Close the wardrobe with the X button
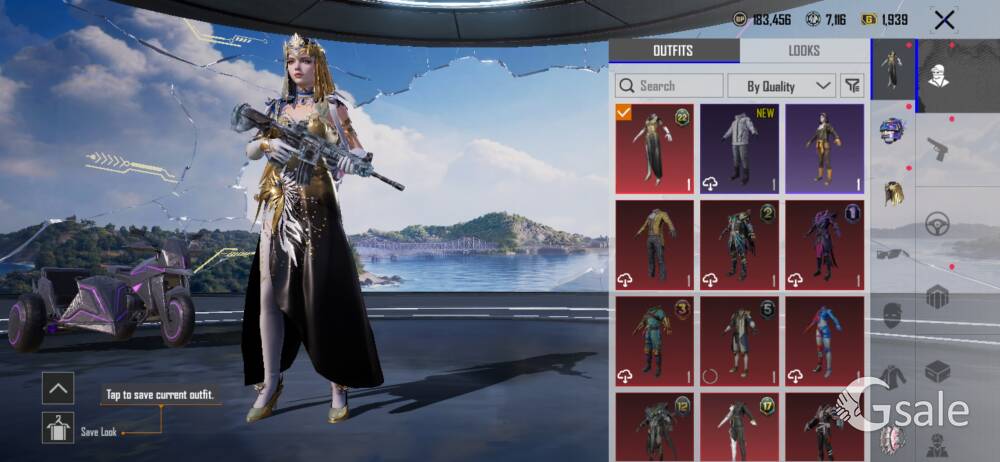The height and width of the screenshot is (462, 1000). point(943,19)
